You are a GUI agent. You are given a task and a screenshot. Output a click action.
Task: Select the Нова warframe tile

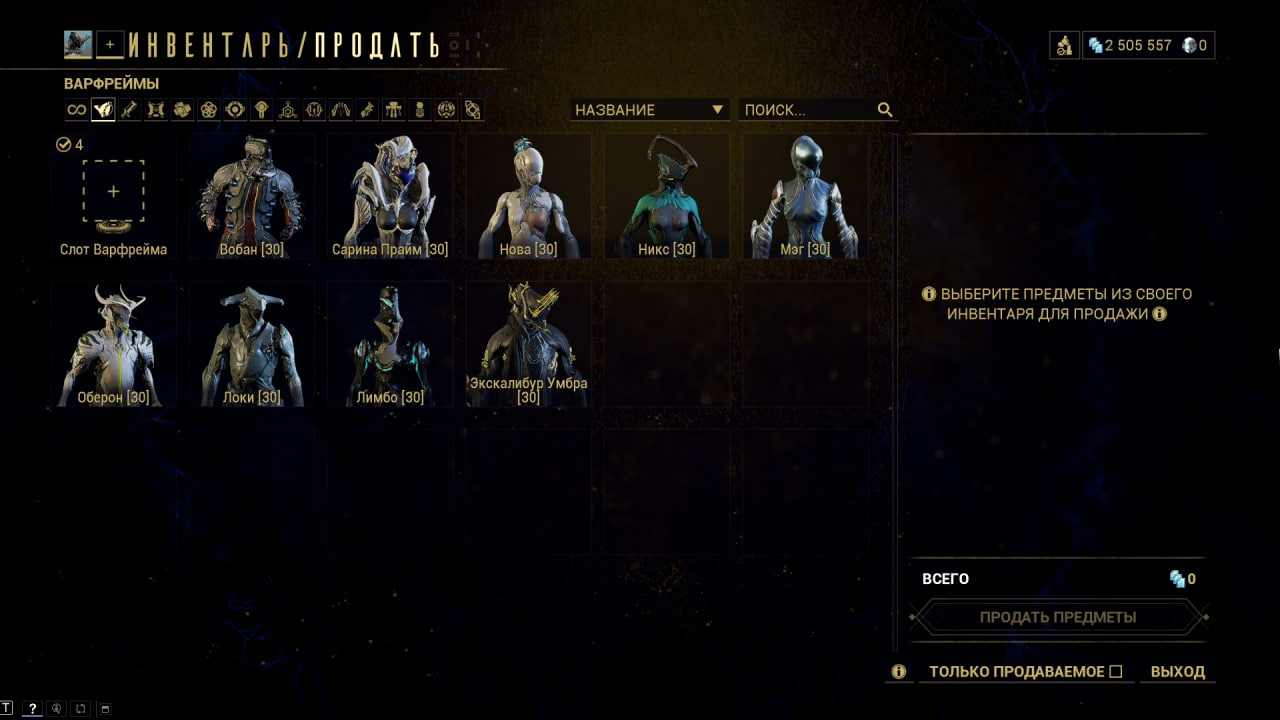click(528, 197)
